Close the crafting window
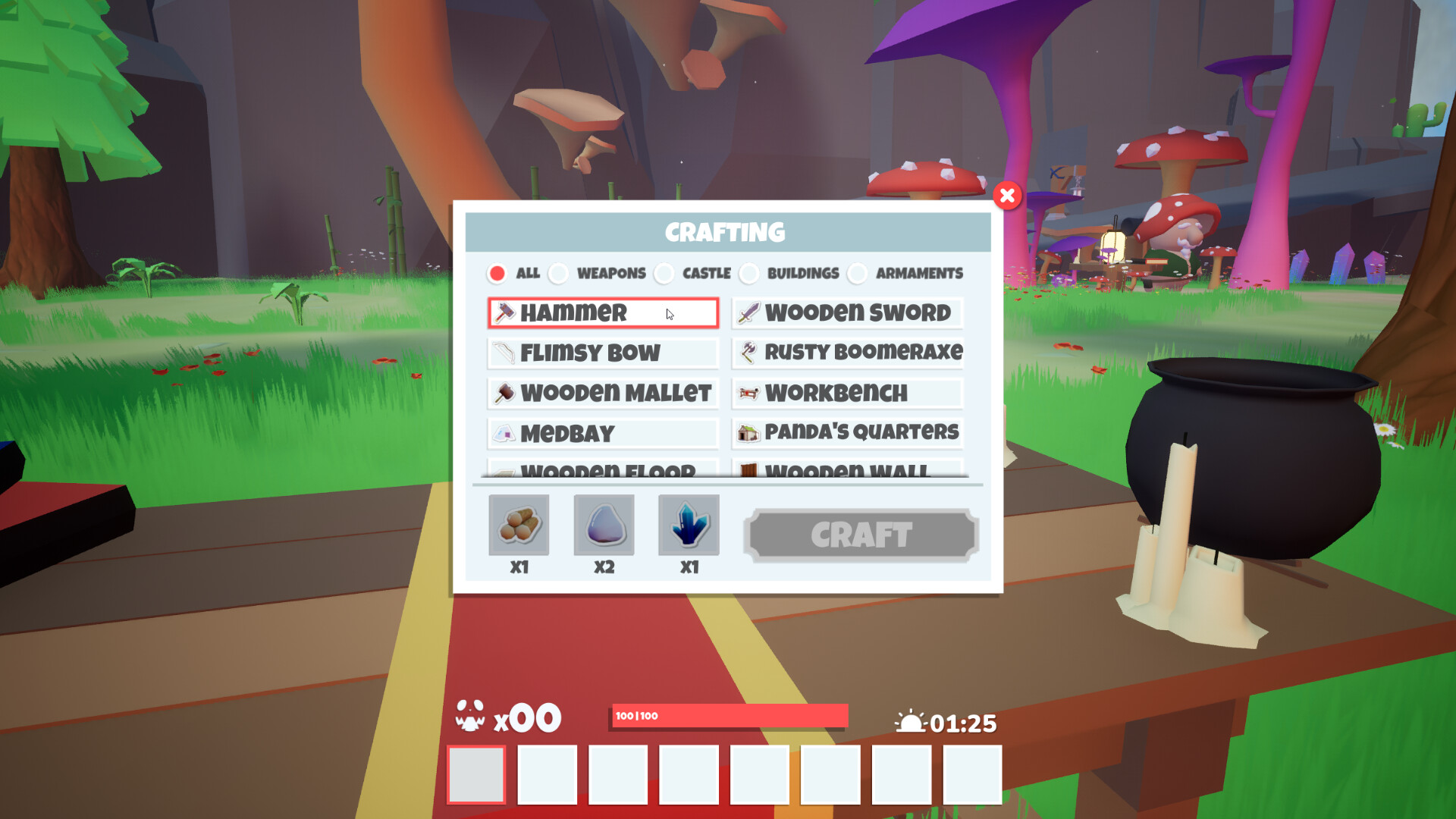 [x=1007, y=196]
